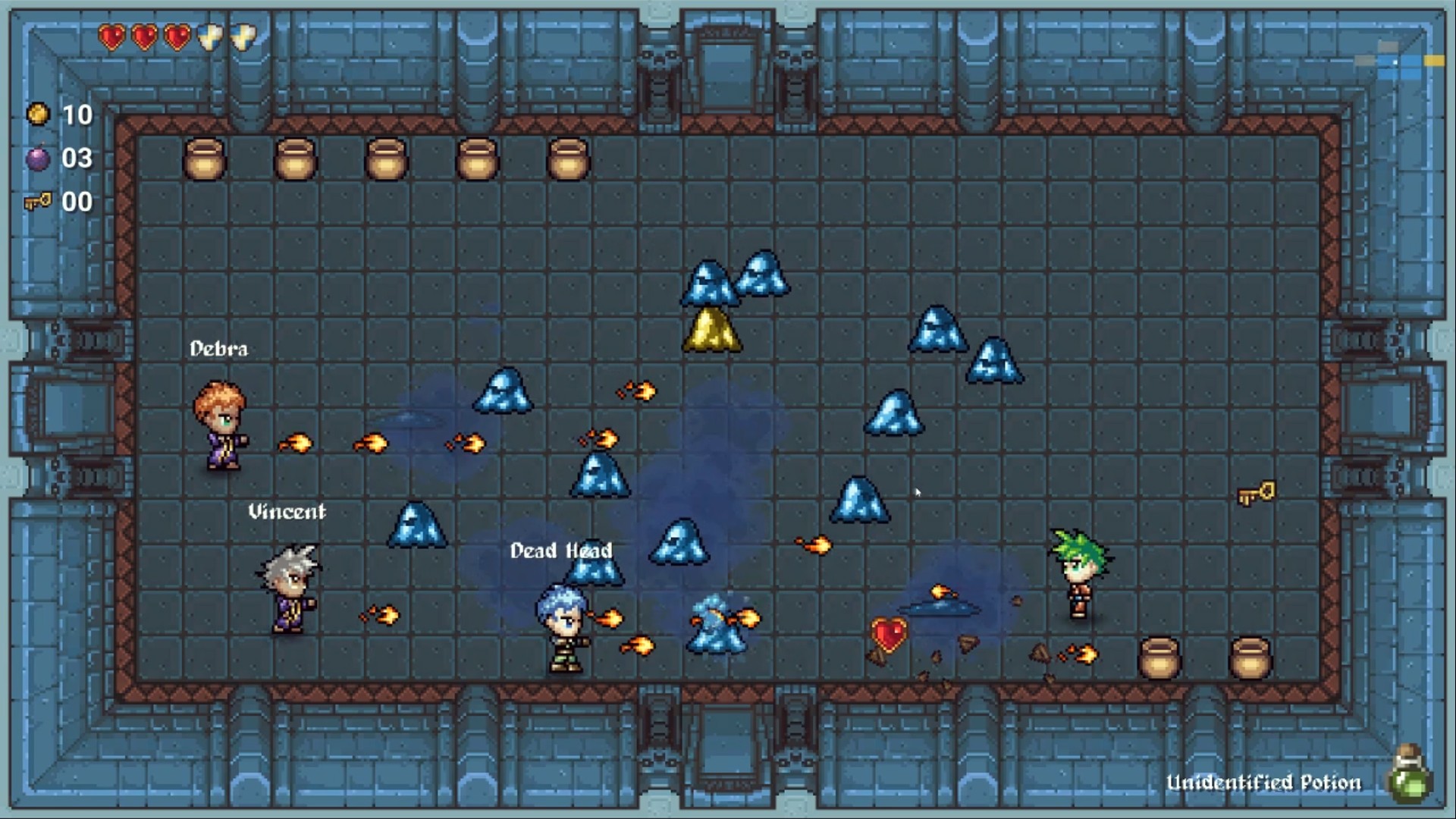Screen dimensions: 1456x819
Task: Select the golden slime near the top center
Action: (714, 329)
